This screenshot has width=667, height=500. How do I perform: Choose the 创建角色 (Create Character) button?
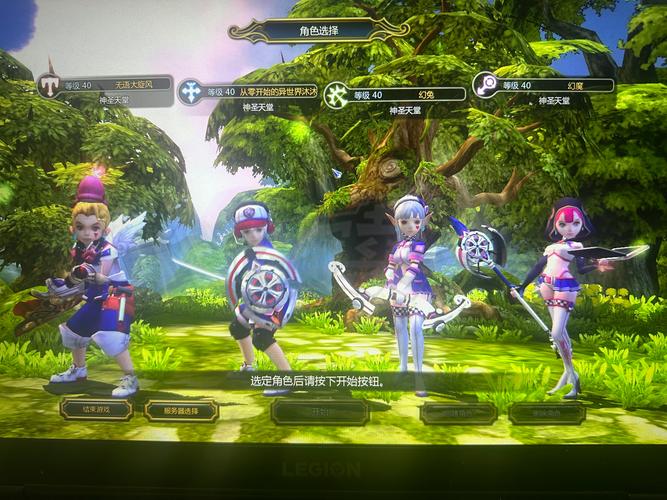pos(458,412)
